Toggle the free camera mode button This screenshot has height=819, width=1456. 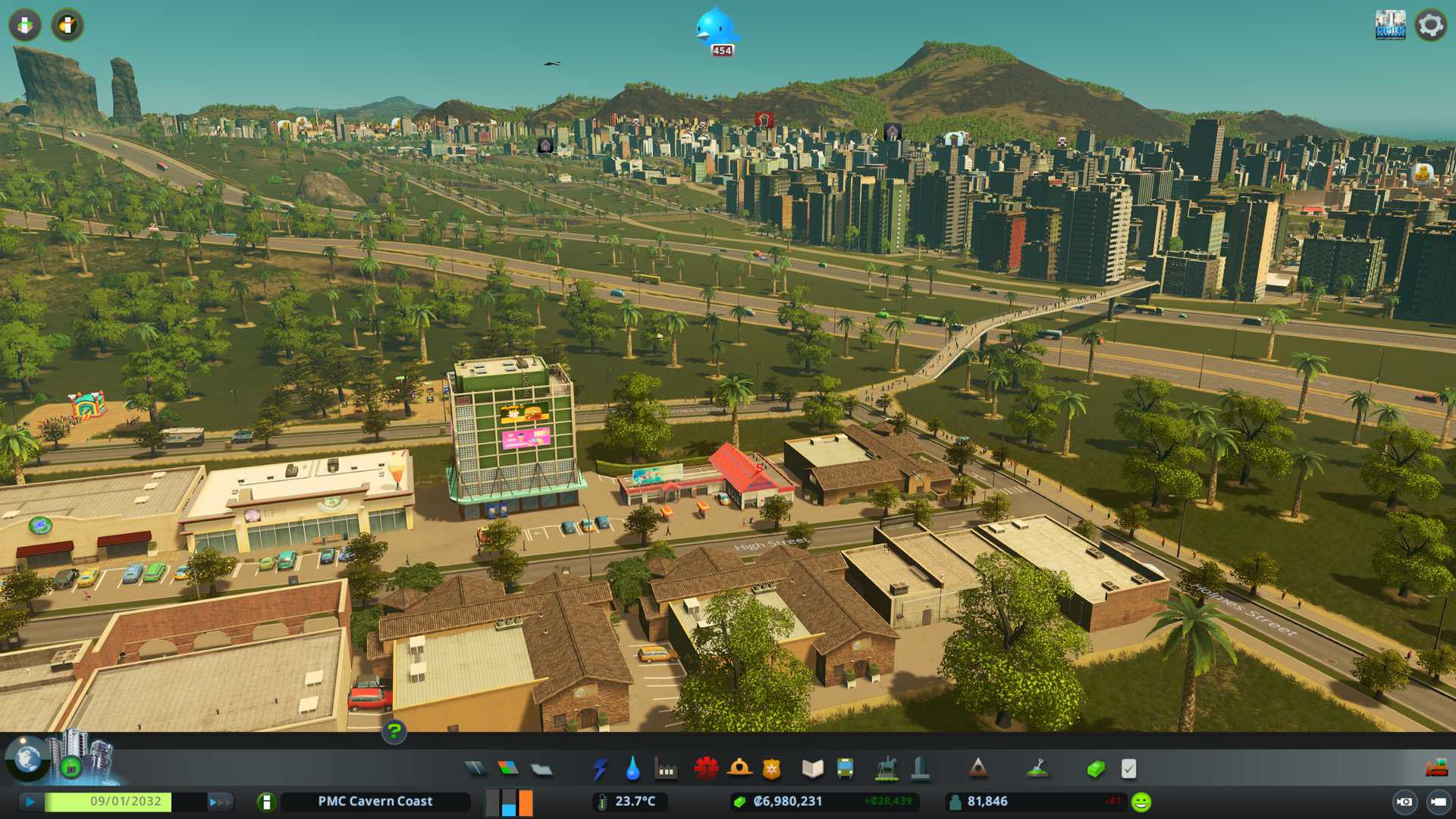[1404, 802]
